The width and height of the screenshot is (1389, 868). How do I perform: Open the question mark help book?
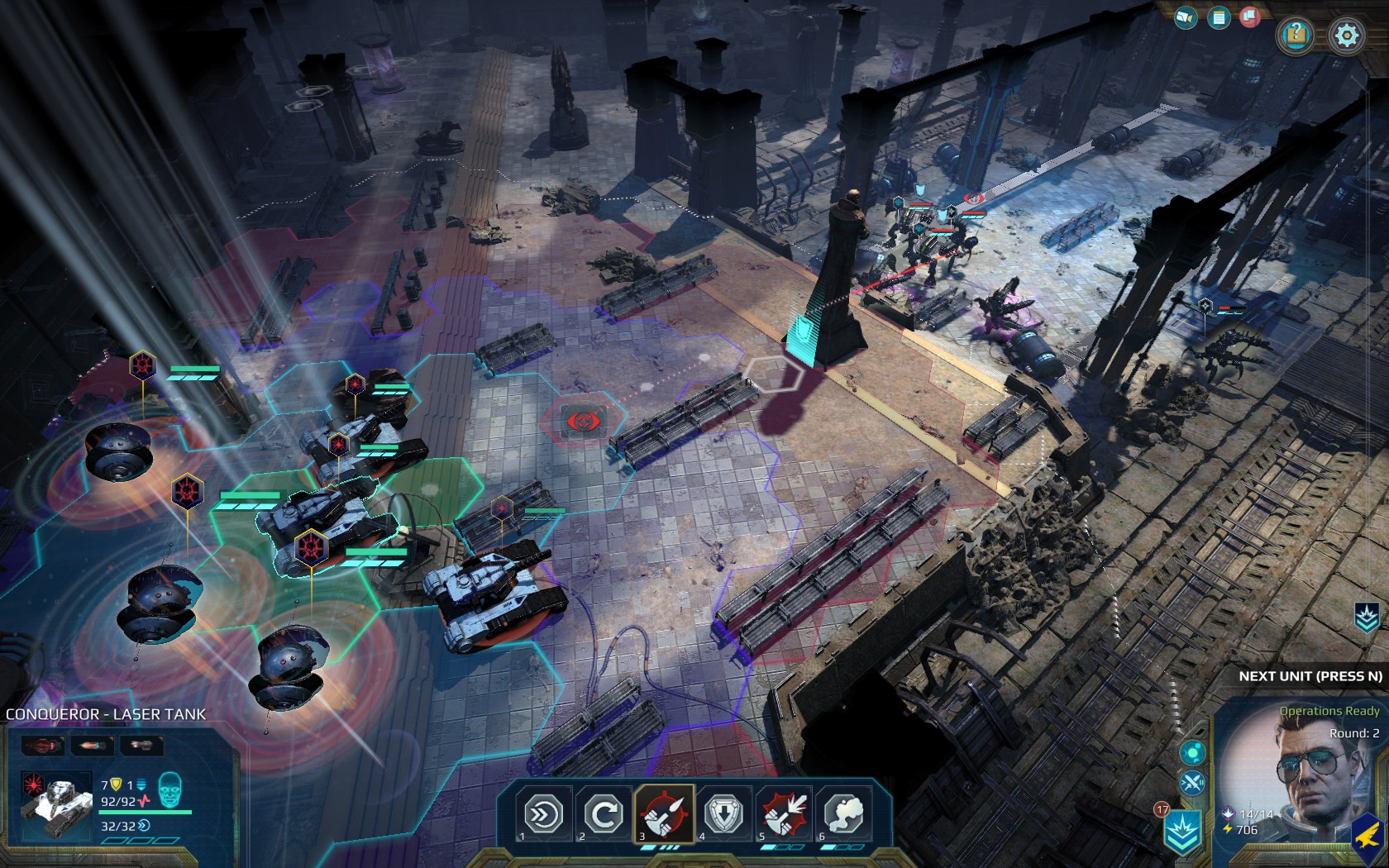tap(1296, 35)
